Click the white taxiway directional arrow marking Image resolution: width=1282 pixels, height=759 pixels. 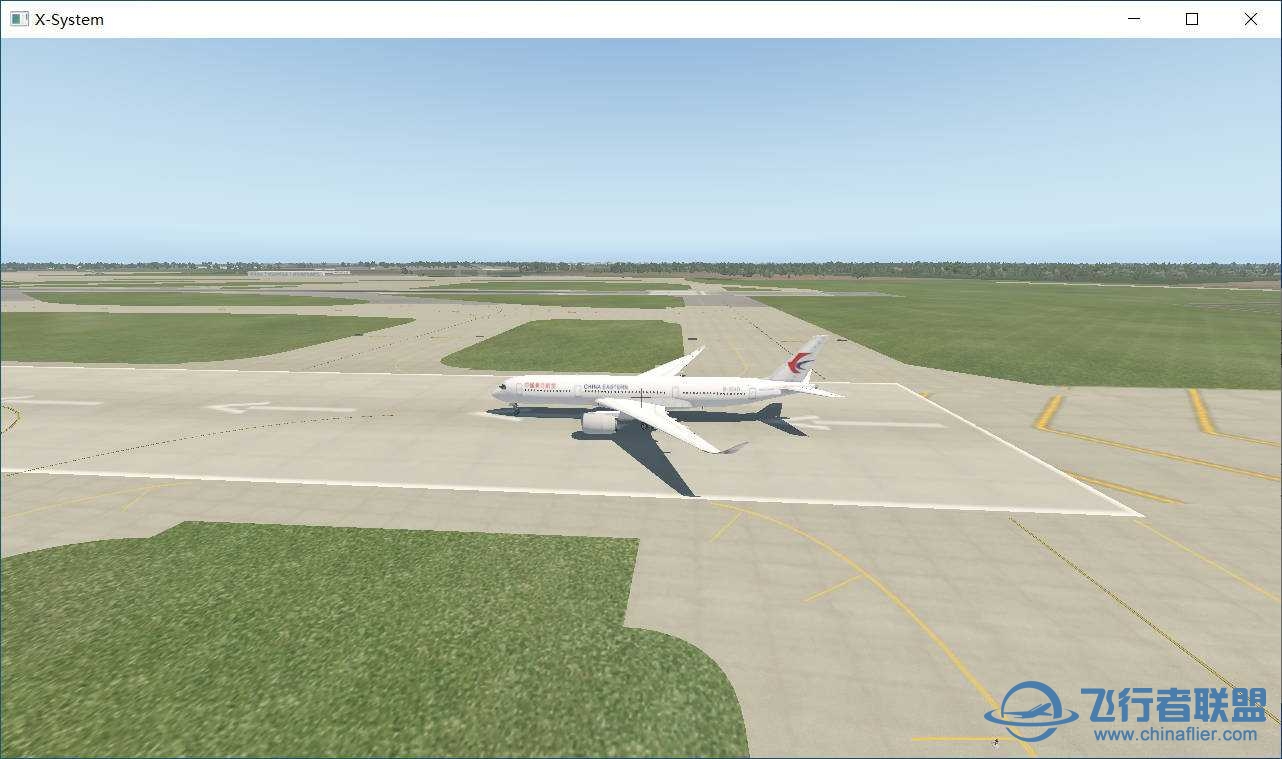pyautogui.click(x=240, y=409)
